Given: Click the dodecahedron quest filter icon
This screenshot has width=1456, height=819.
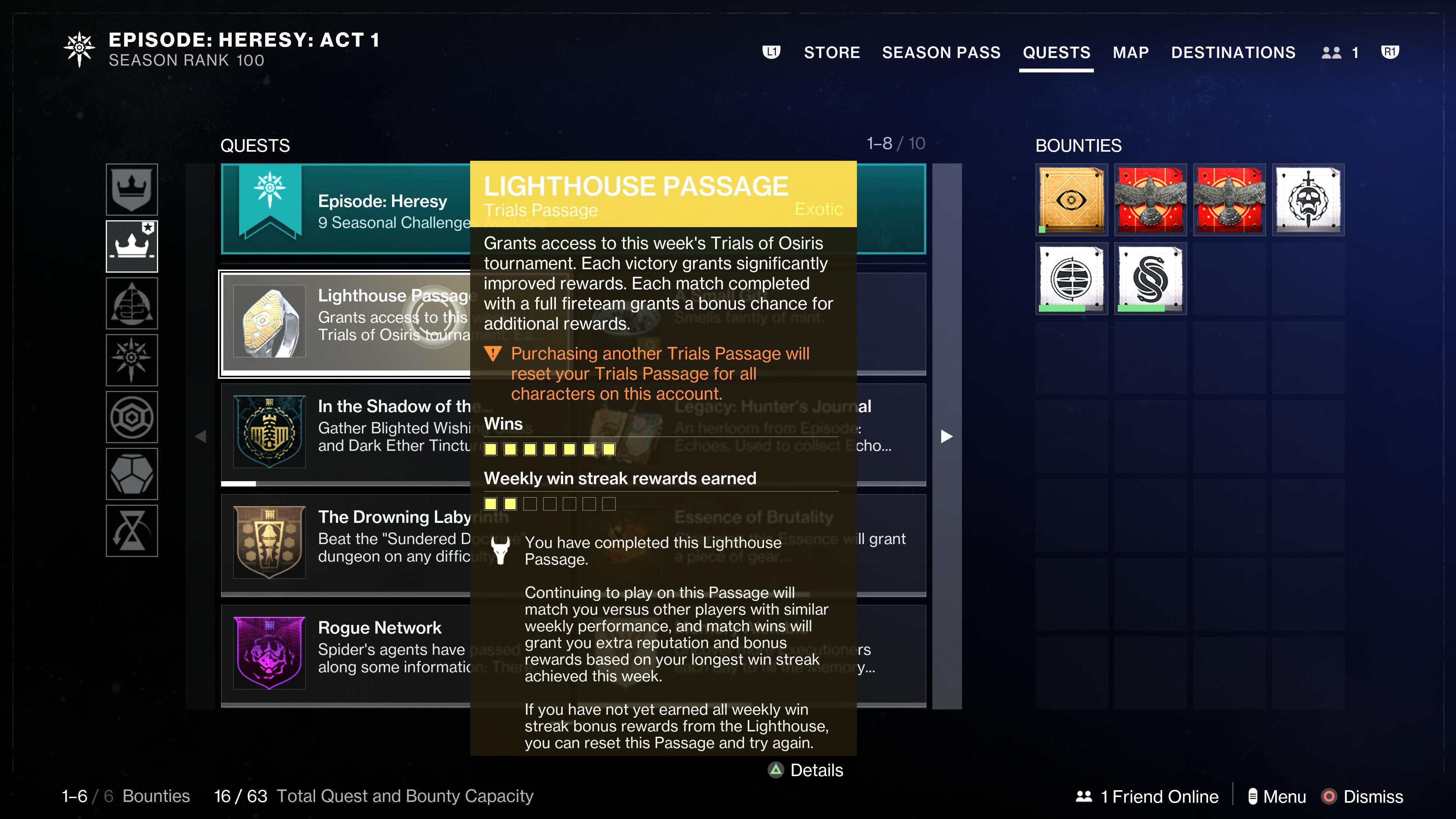Looking at the screenshot, I should pyautogui.click(x=132, y=473).
